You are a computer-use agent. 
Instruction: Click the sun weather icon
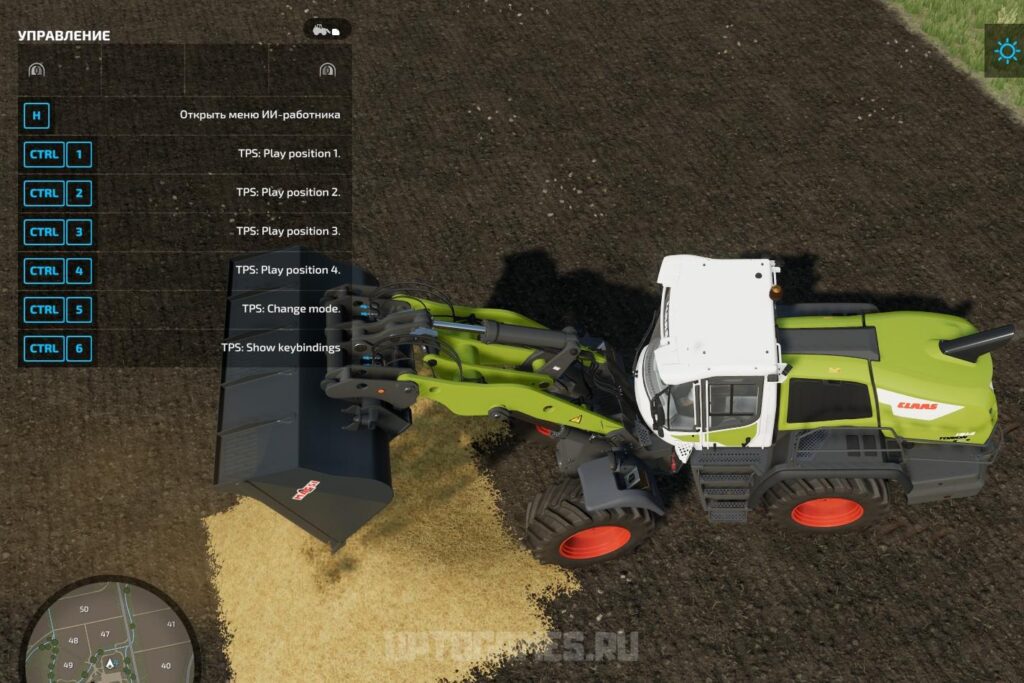[x=1004, y=50]
